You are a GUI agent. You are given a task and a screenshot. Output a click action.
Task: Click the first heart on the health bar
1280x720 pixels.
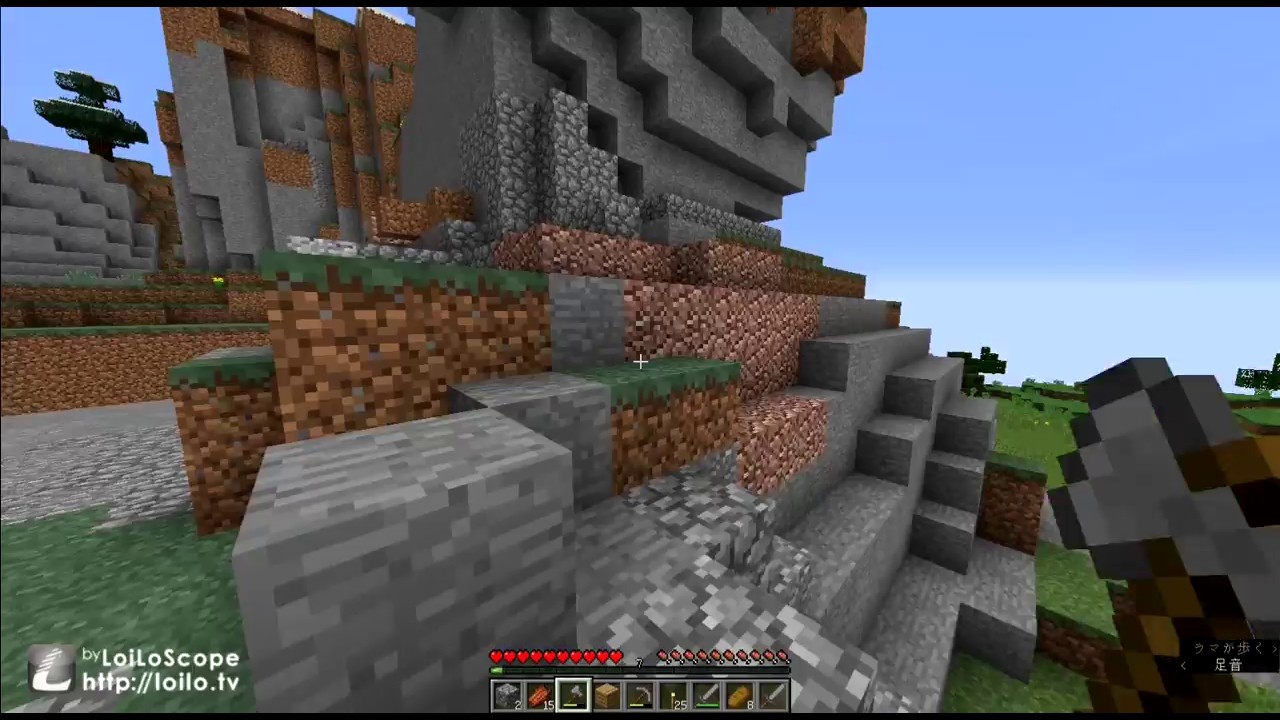click(496, 656)
